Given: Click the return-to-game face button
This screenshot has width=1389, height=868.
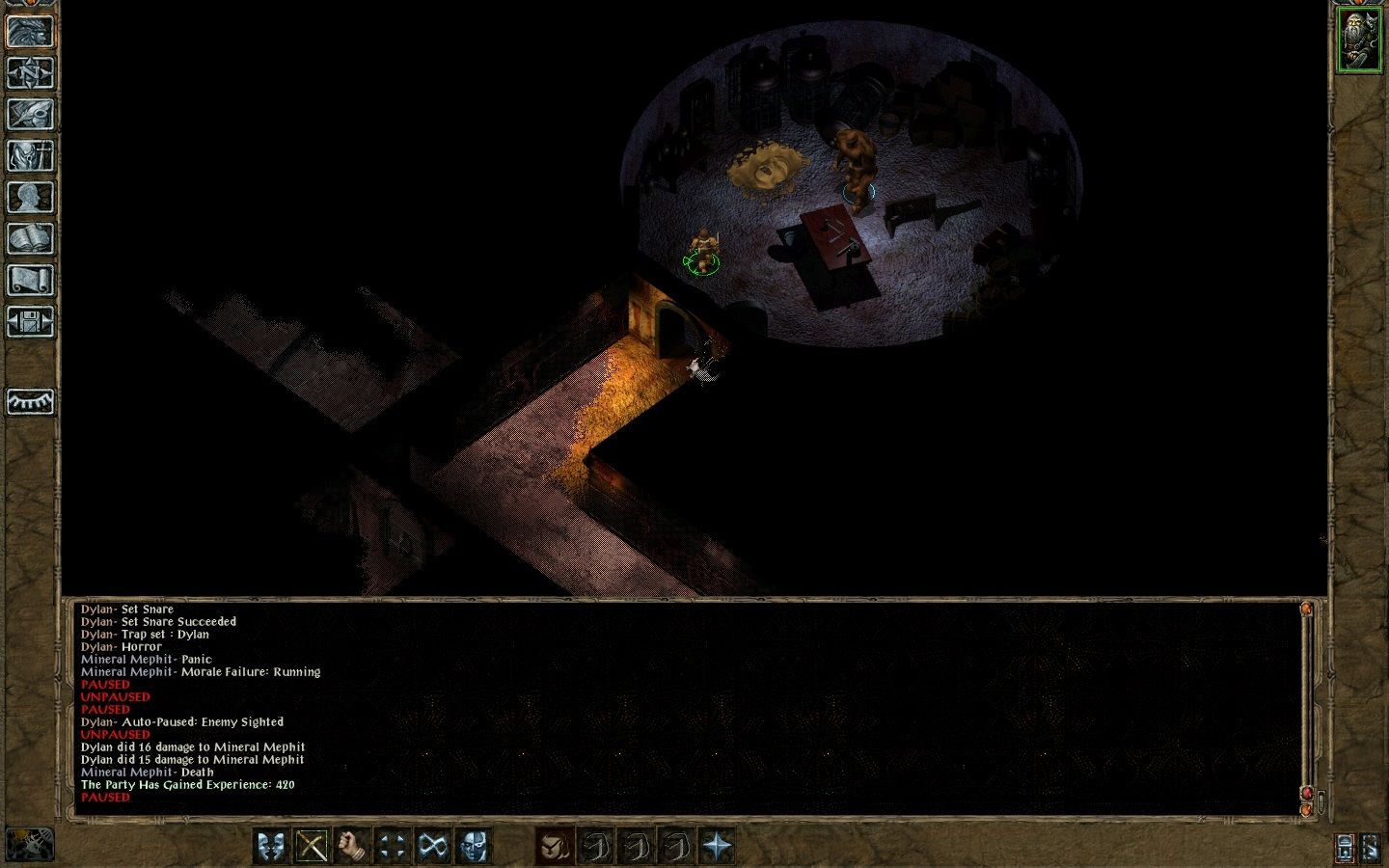Looking at the screenshot, I should click(x=30, y=31).
